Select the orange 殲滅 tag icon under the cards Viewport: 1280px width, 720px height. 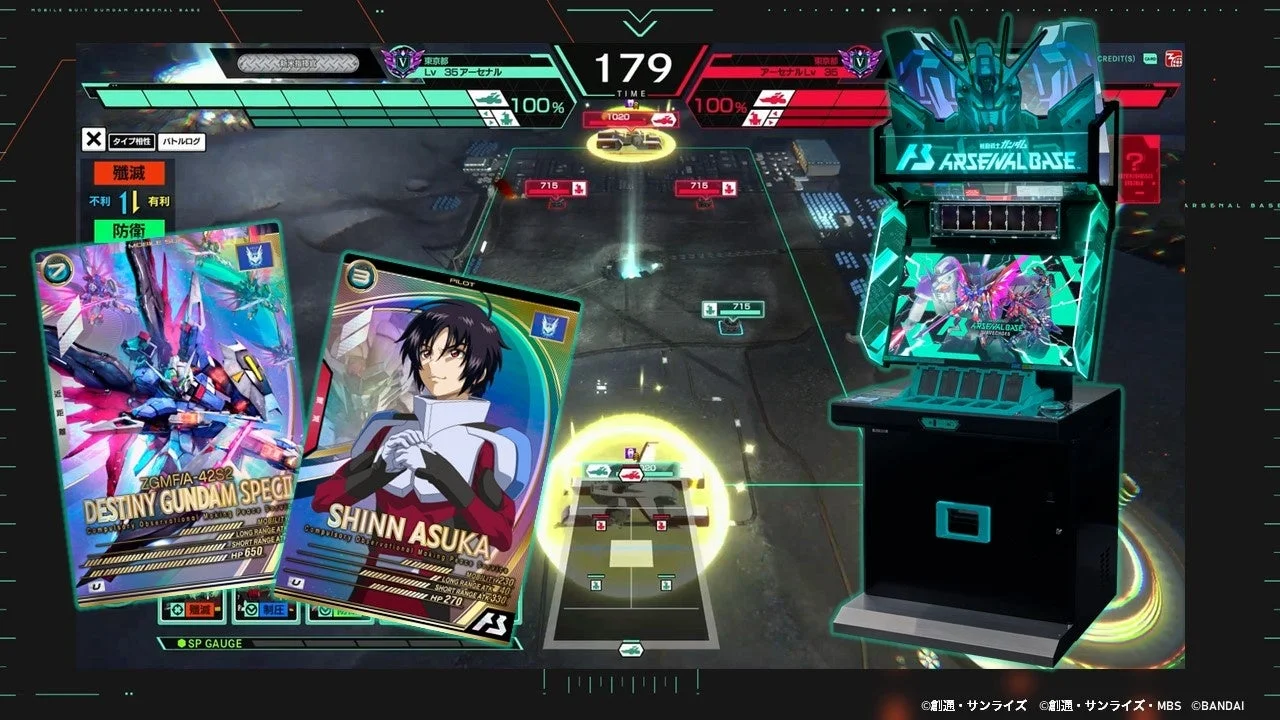coord(195,608)
